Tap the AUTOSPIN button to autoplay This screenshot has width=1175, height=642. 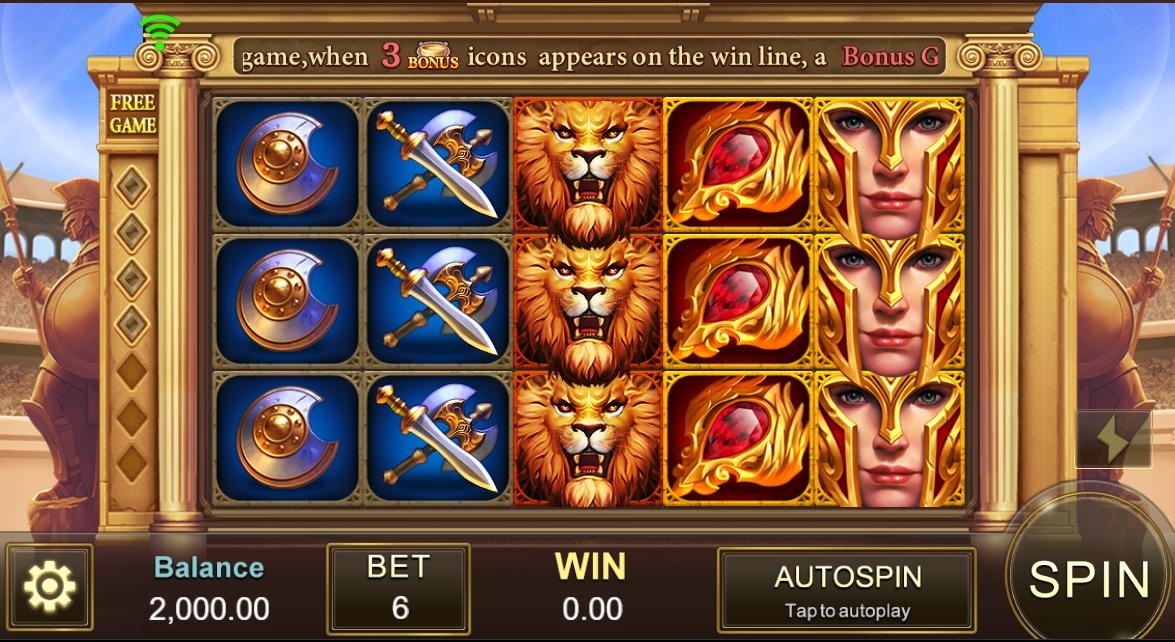point(846,590)
